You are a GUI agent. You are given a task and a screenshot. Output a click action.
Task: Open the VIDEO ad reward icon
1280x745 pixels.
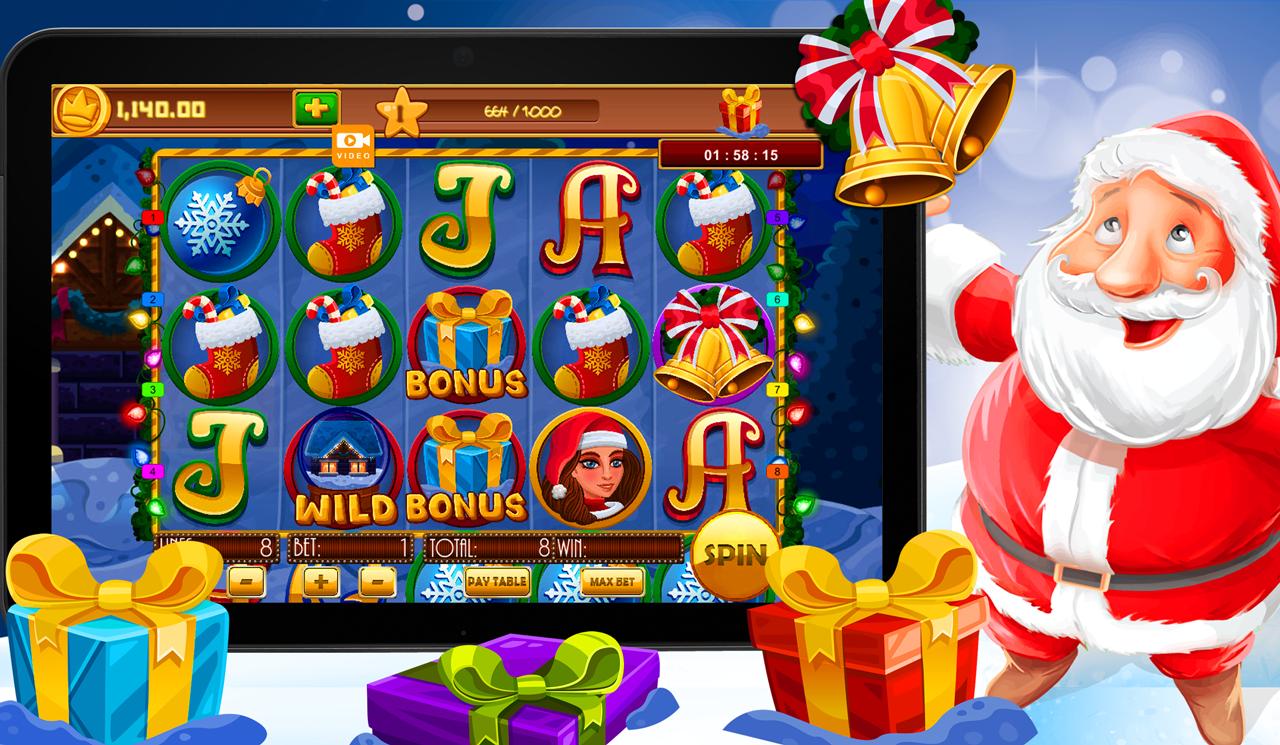(355, 148)
